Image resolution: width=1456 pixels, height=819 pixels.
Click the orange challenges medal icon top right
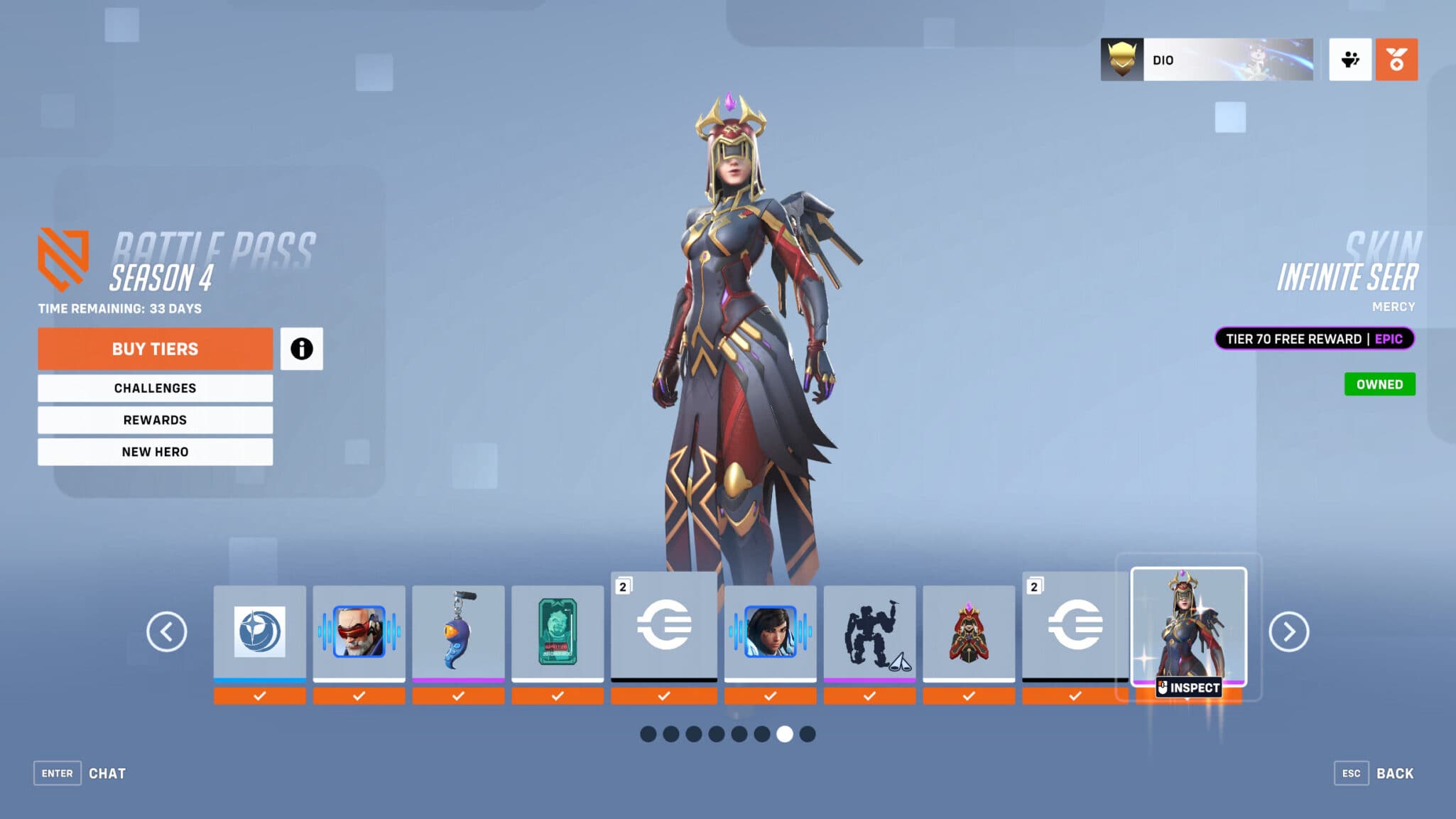pyautogui.click(x=1396, y=60)
